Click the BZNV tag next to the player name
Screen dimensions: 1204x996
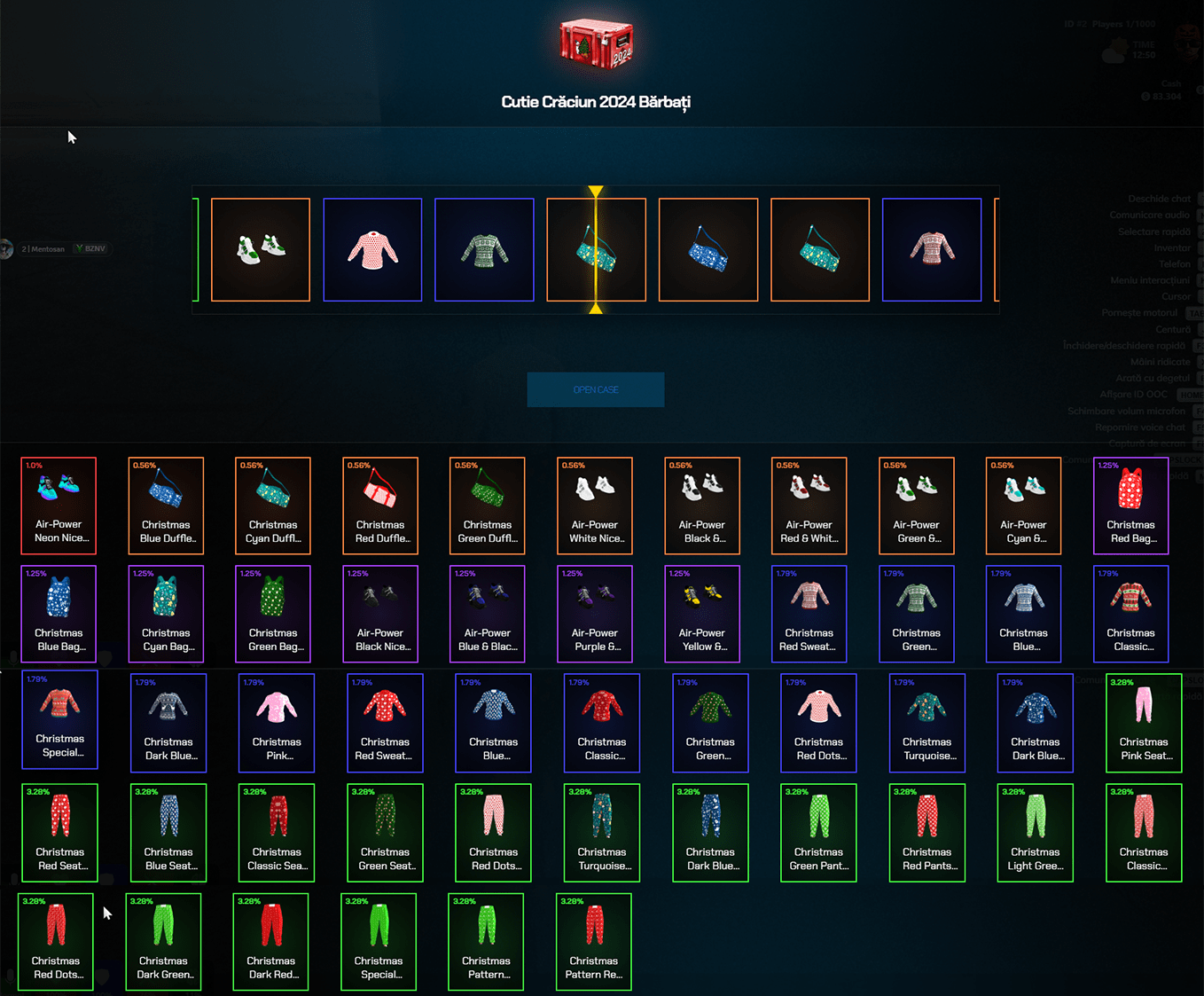coord(91,248)
